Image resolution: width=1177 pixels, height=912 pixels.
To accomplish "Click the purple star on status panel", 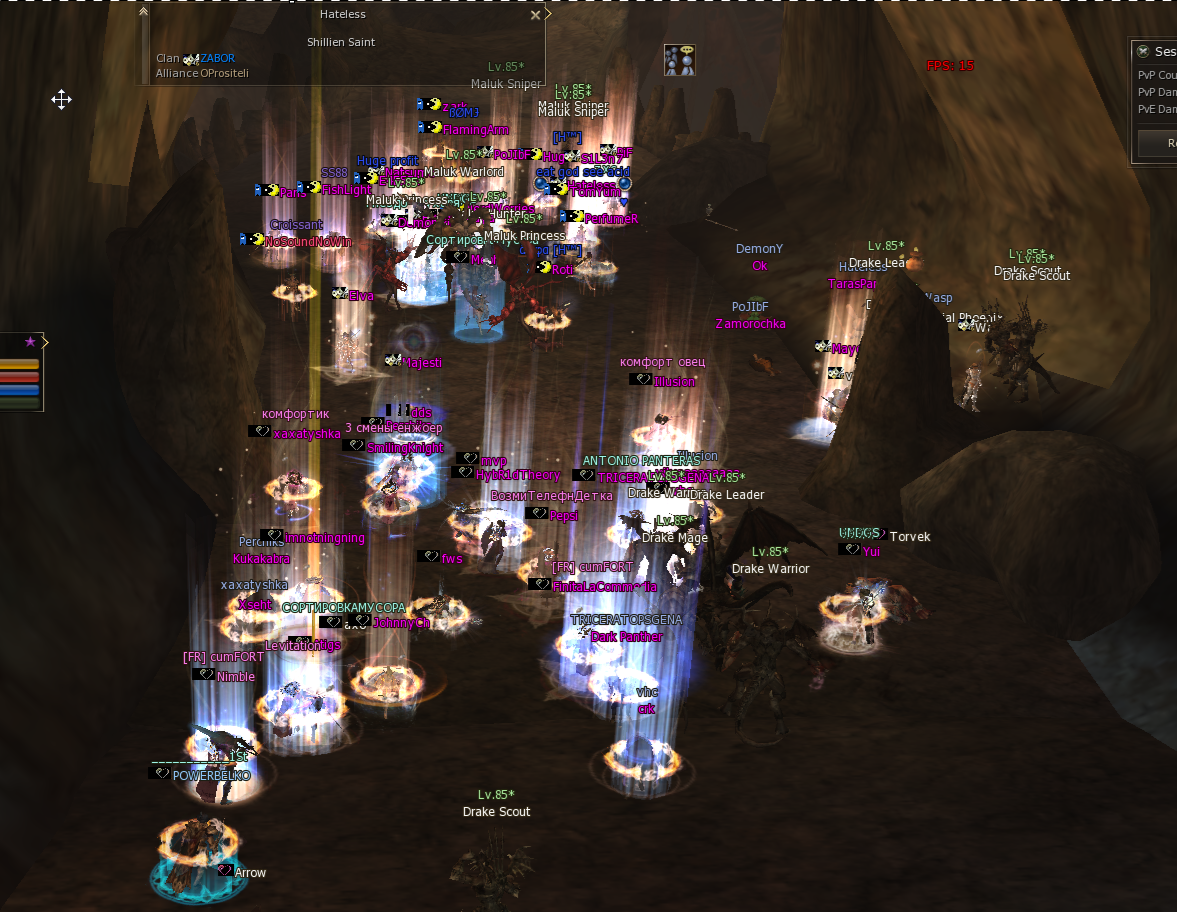I will click(30, 342).
